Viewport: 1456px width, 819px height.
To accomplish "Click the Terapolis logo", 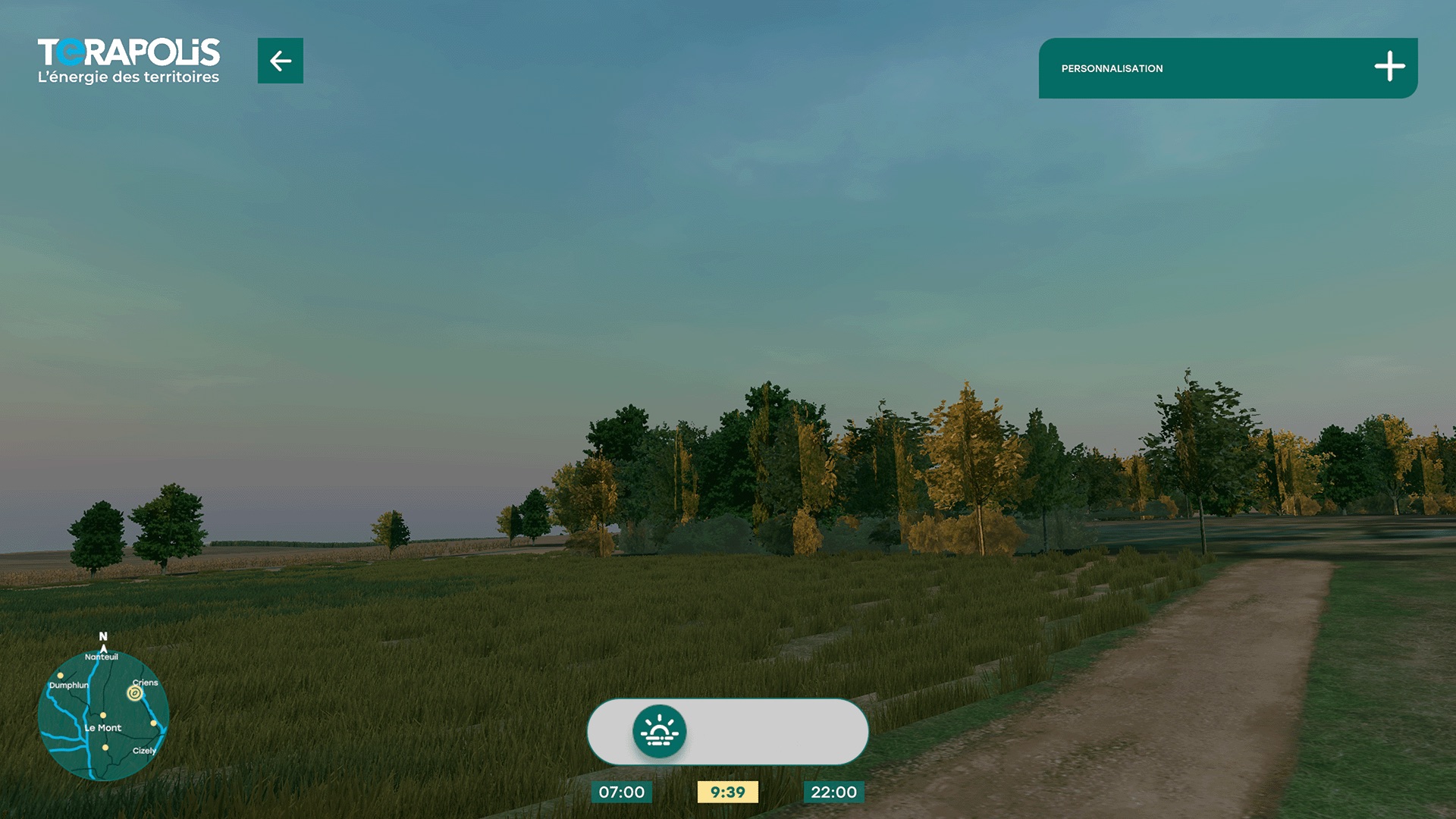I will point(129,61).
